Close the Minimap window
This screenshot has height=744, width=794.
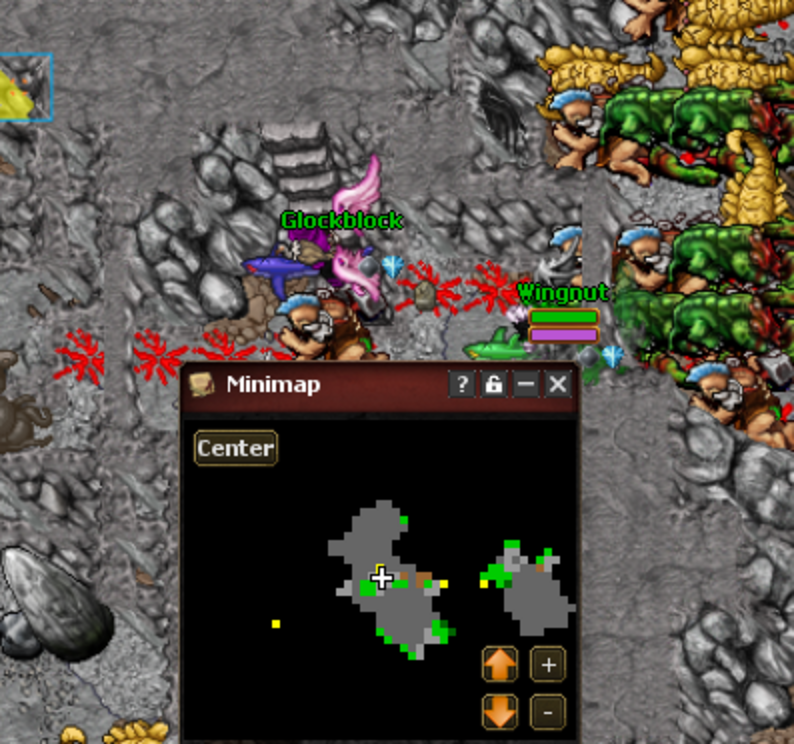pos(558,384)
